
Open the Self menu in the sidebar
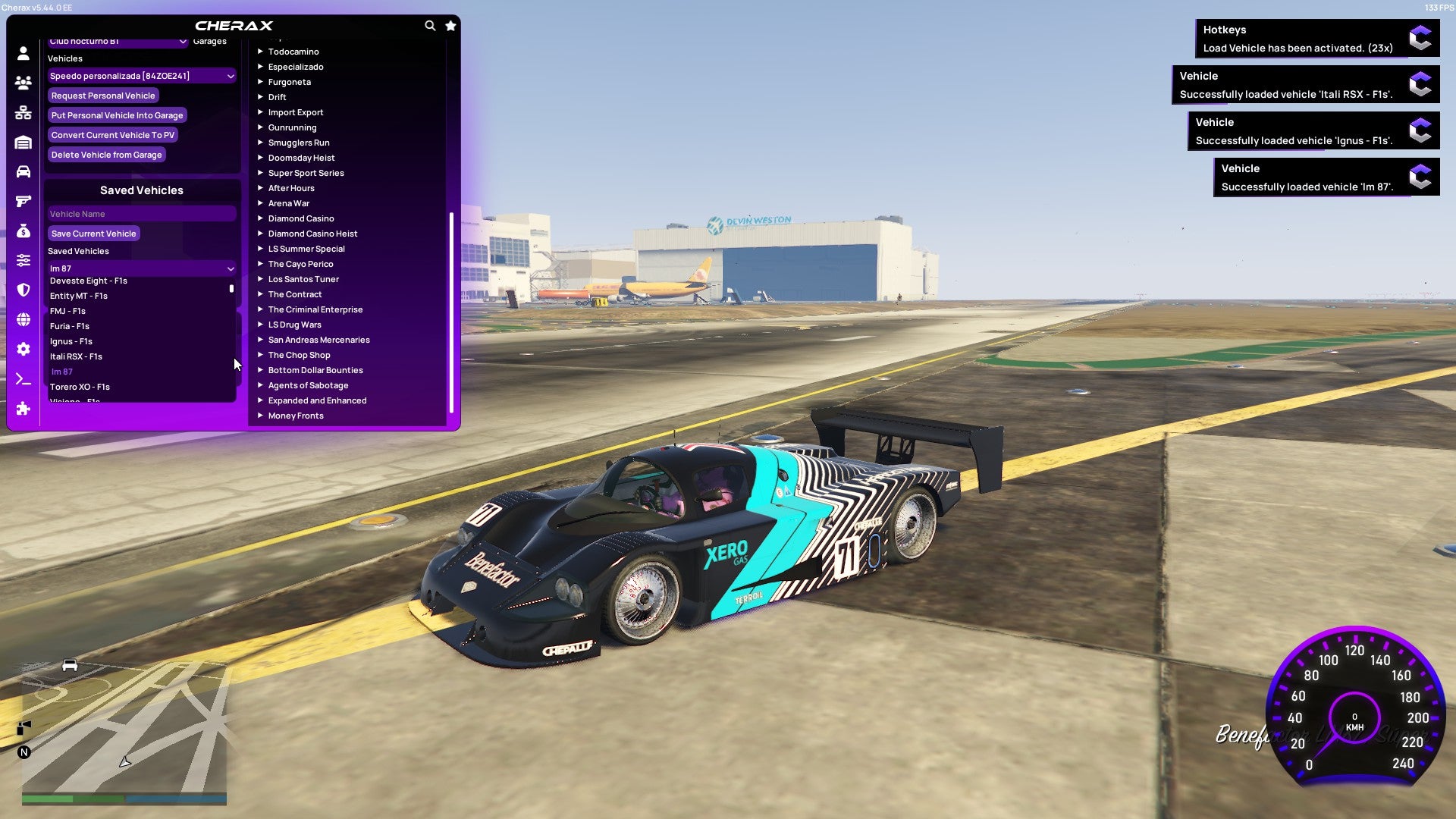[23, 53]
